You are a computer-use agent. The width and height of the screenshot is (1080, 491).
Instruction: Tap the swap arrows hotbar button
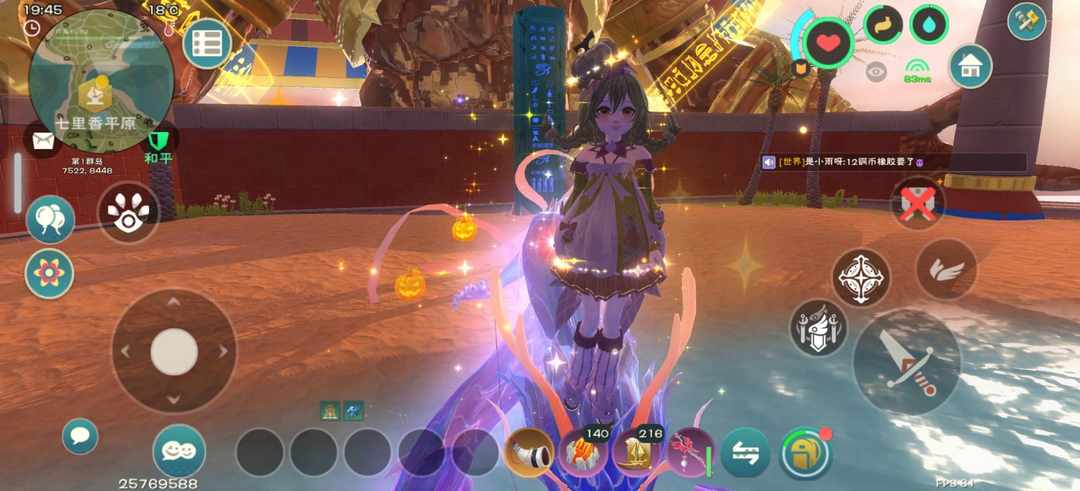coord(745,453)
